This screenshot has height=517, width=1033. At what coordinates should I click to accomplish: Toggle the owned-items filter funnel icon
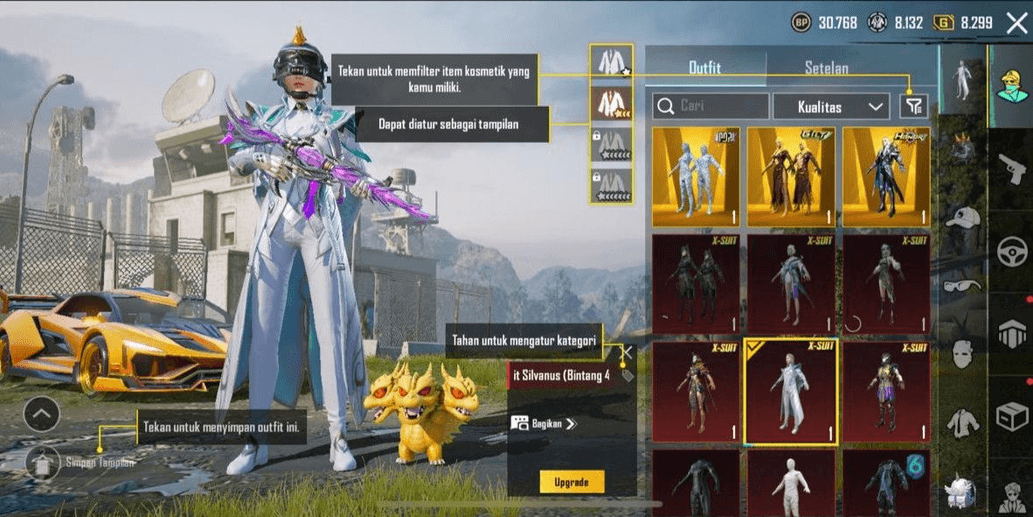coord(913,105)
